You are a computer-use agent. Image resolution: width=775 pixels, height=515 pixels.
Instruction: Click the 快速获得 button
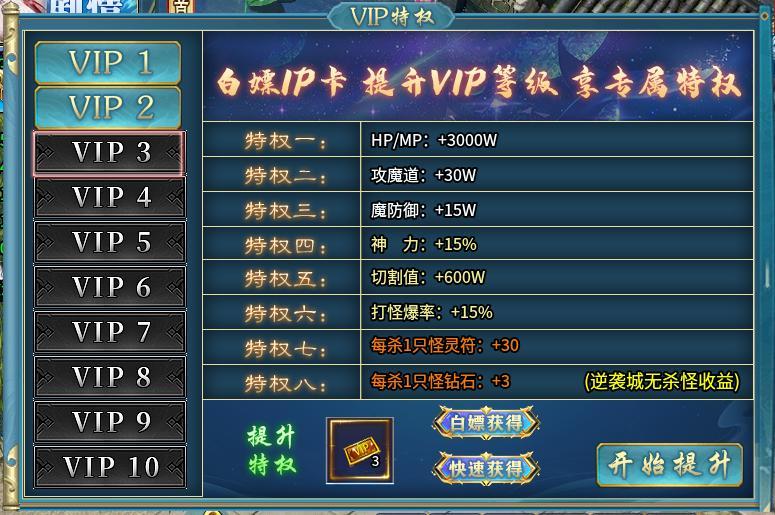tap(486, 467)
